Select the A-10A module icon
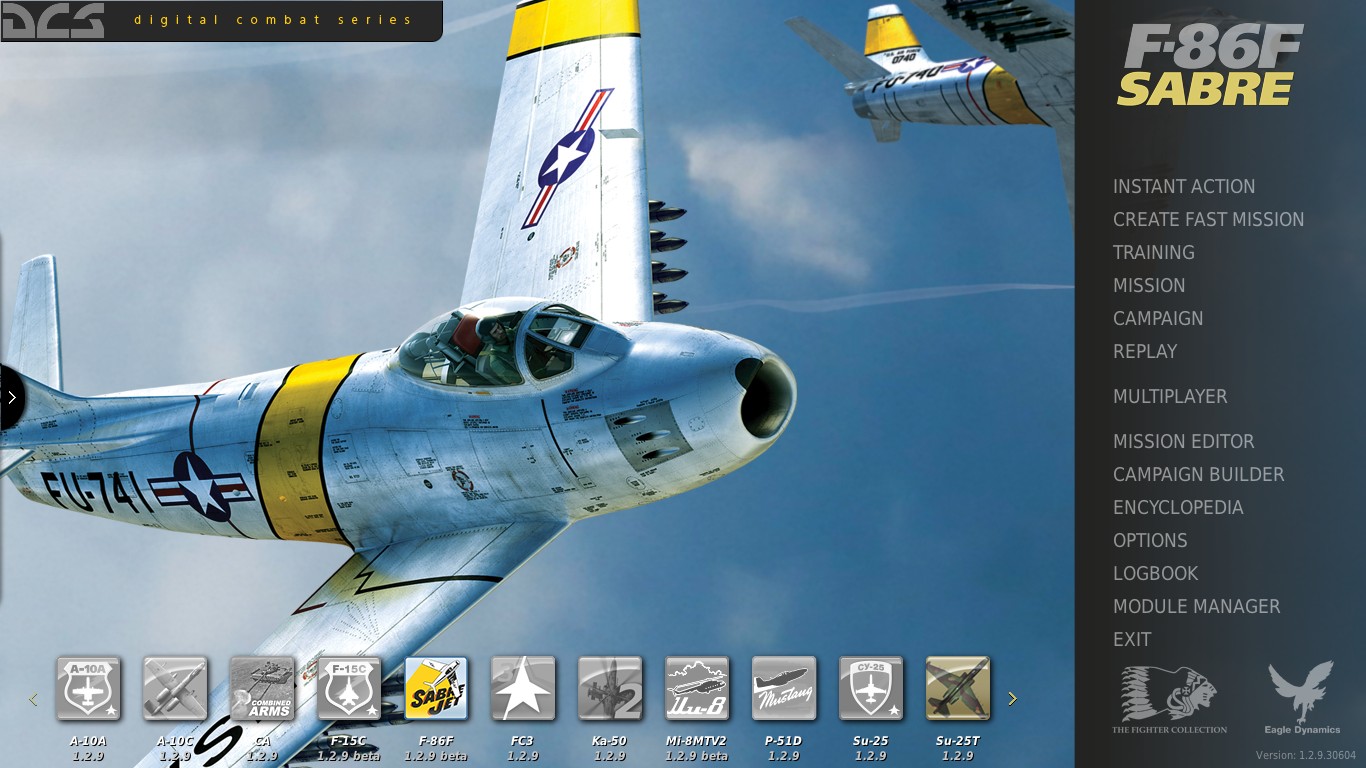Viewport: 1366px width, 768px height. click(88, 688)
